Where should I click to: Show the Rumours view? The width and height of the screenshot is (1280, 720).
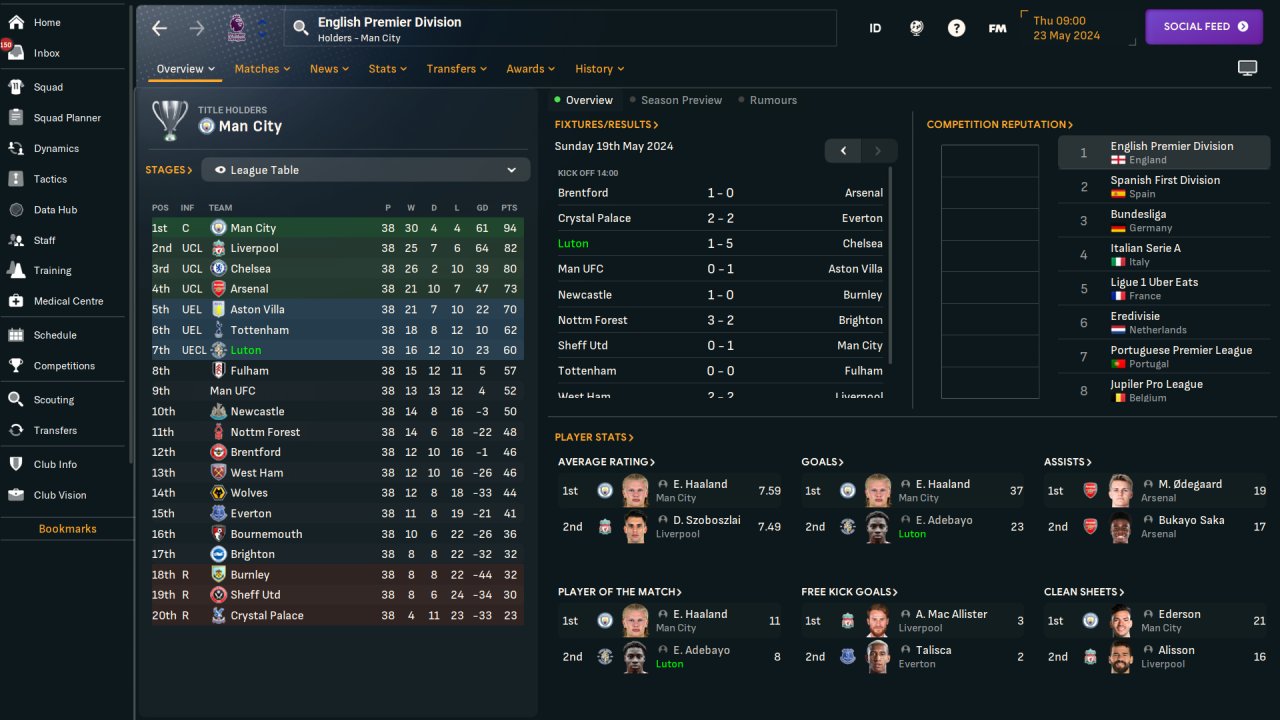[773, 100]
